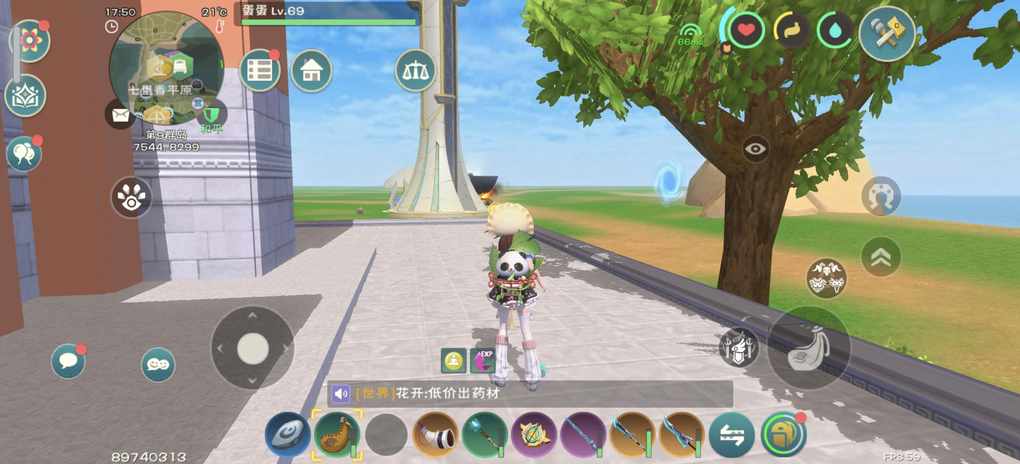This screenshot has width=1020, height=464.
Task: Tap the crown and book icon
Action: 25,96
